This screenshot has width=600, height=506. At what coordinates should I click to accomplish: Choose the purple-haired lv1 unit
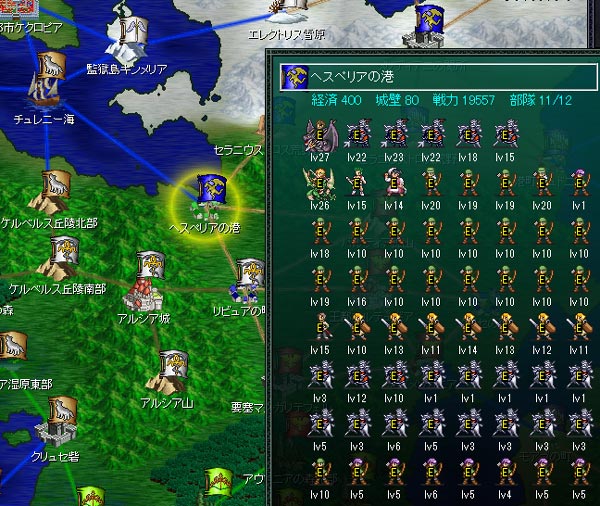click(x=577, y=182)
